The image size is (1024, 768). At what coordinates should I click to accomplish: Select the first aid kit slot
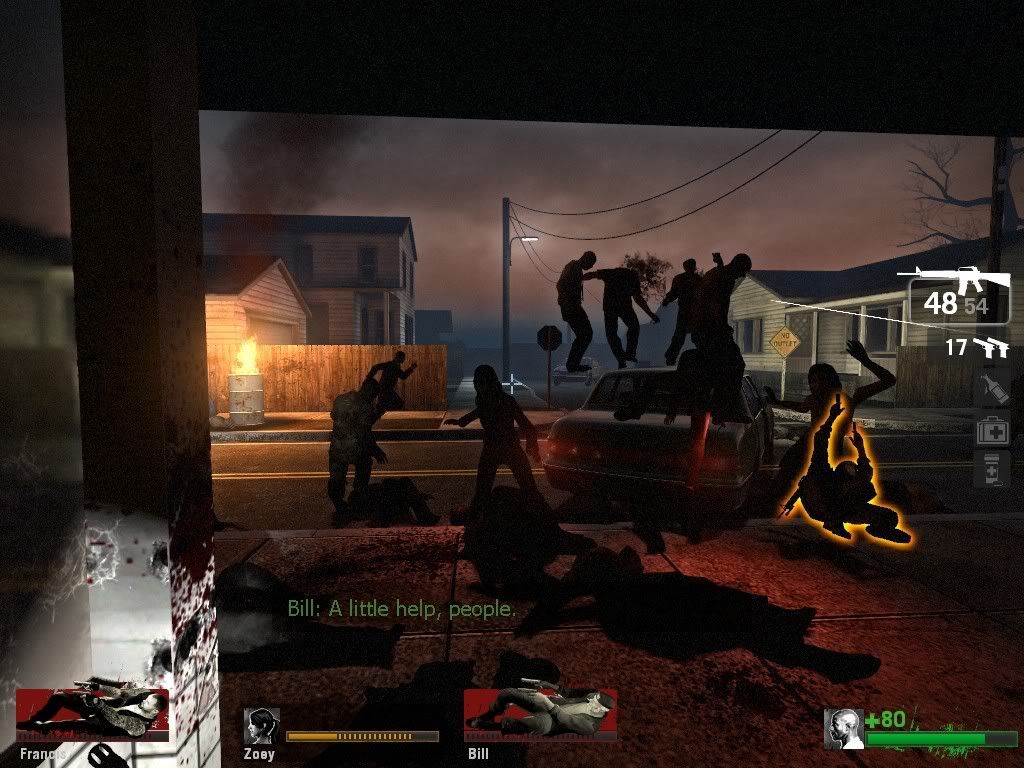pos(992,430)
